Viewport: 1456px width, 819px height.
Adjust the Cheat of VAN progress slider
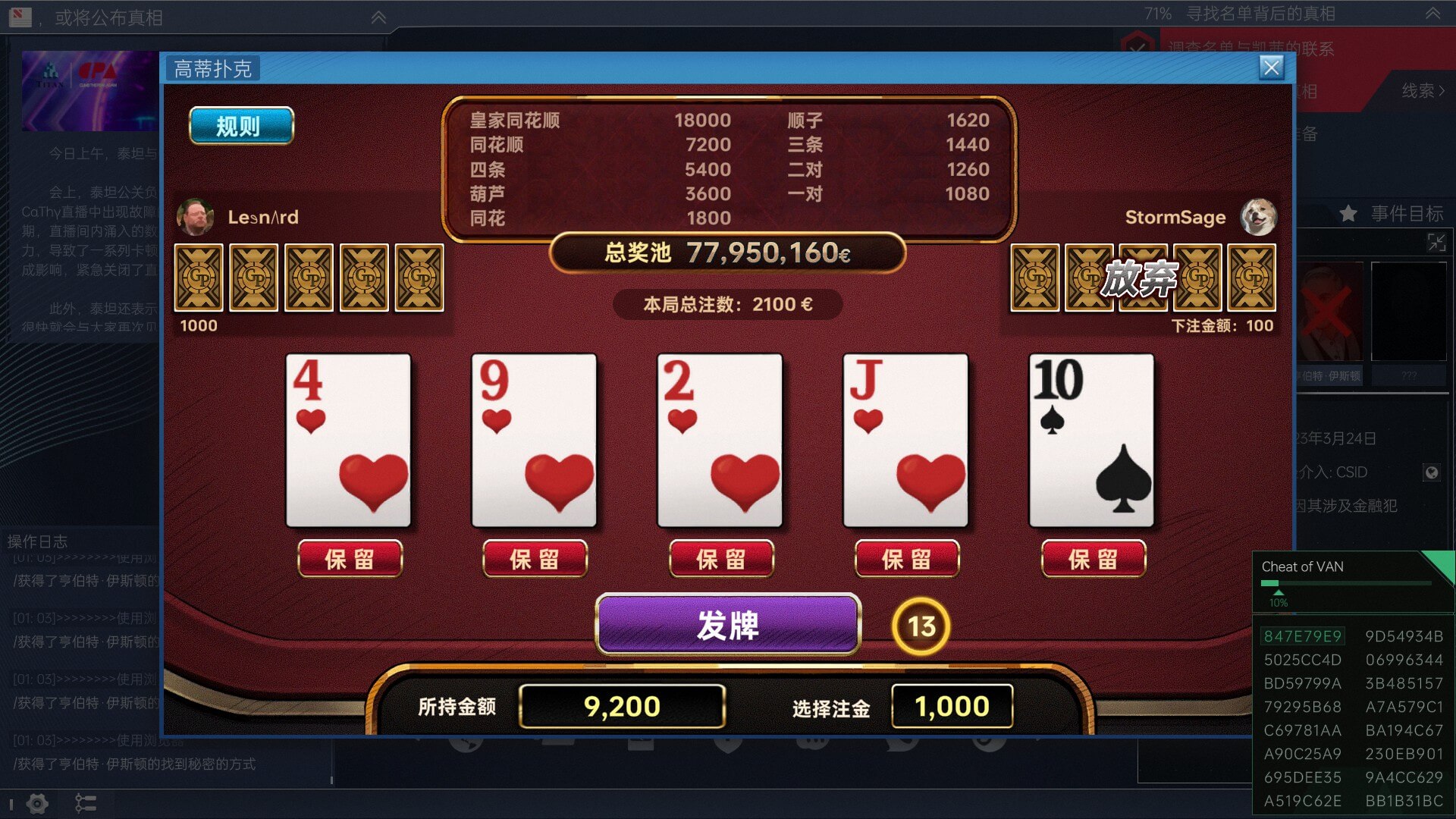(x=1278, y=584)
